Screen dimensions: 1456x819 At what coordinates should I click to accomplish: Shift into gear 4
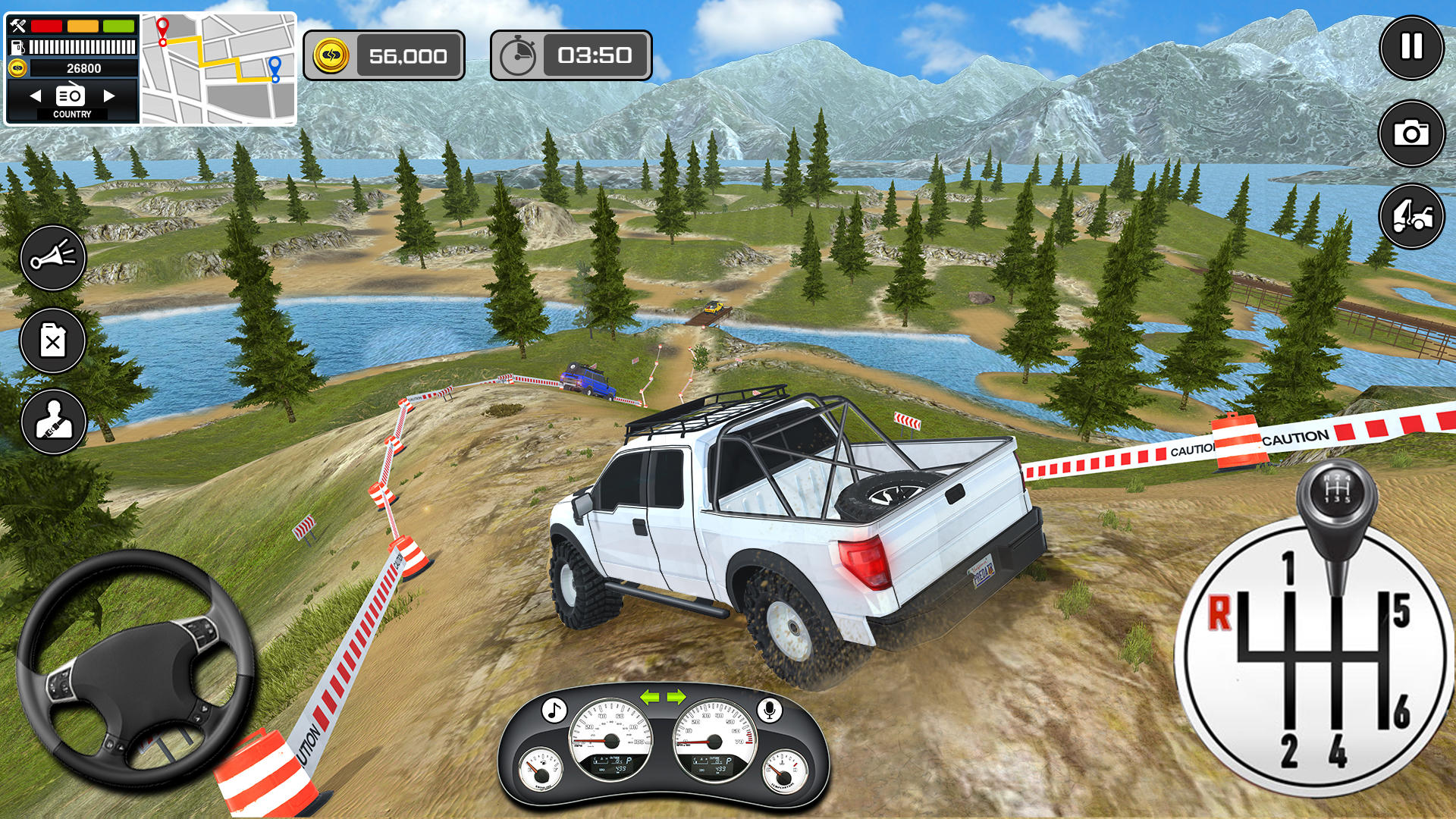pos(1338,749)
